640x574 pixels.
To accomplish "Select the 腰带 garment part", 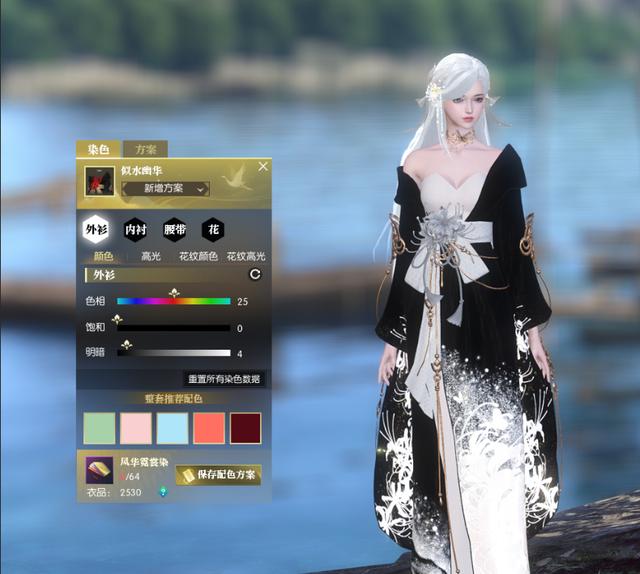I will point(174,229).
